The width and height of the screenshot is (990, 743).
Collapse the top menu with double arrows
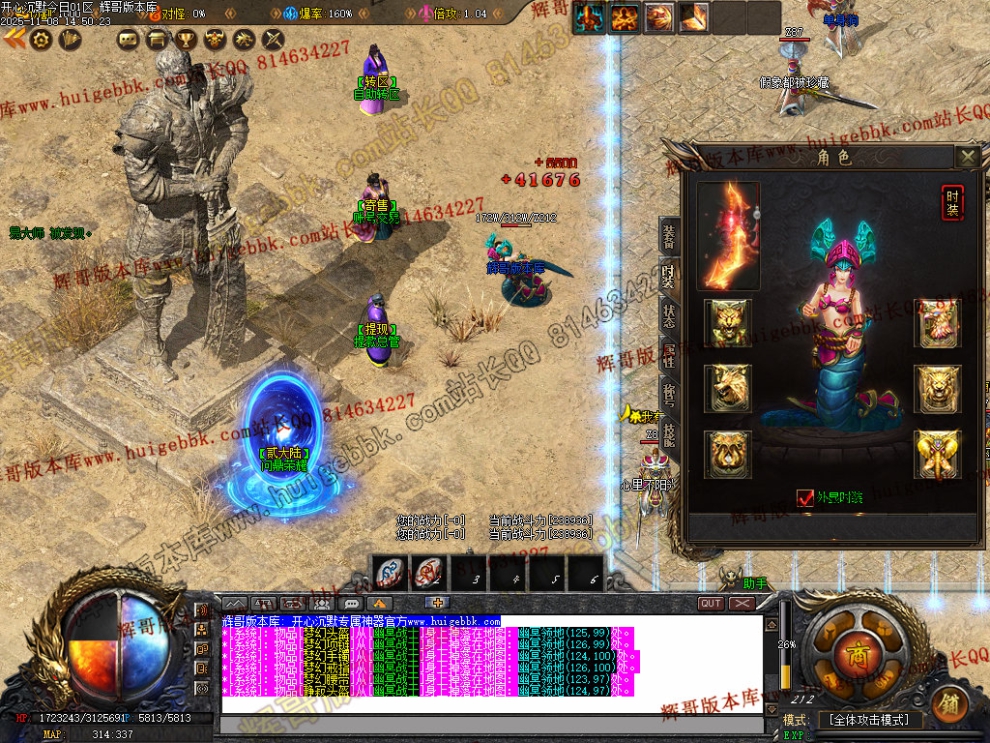tap(13, 39)
